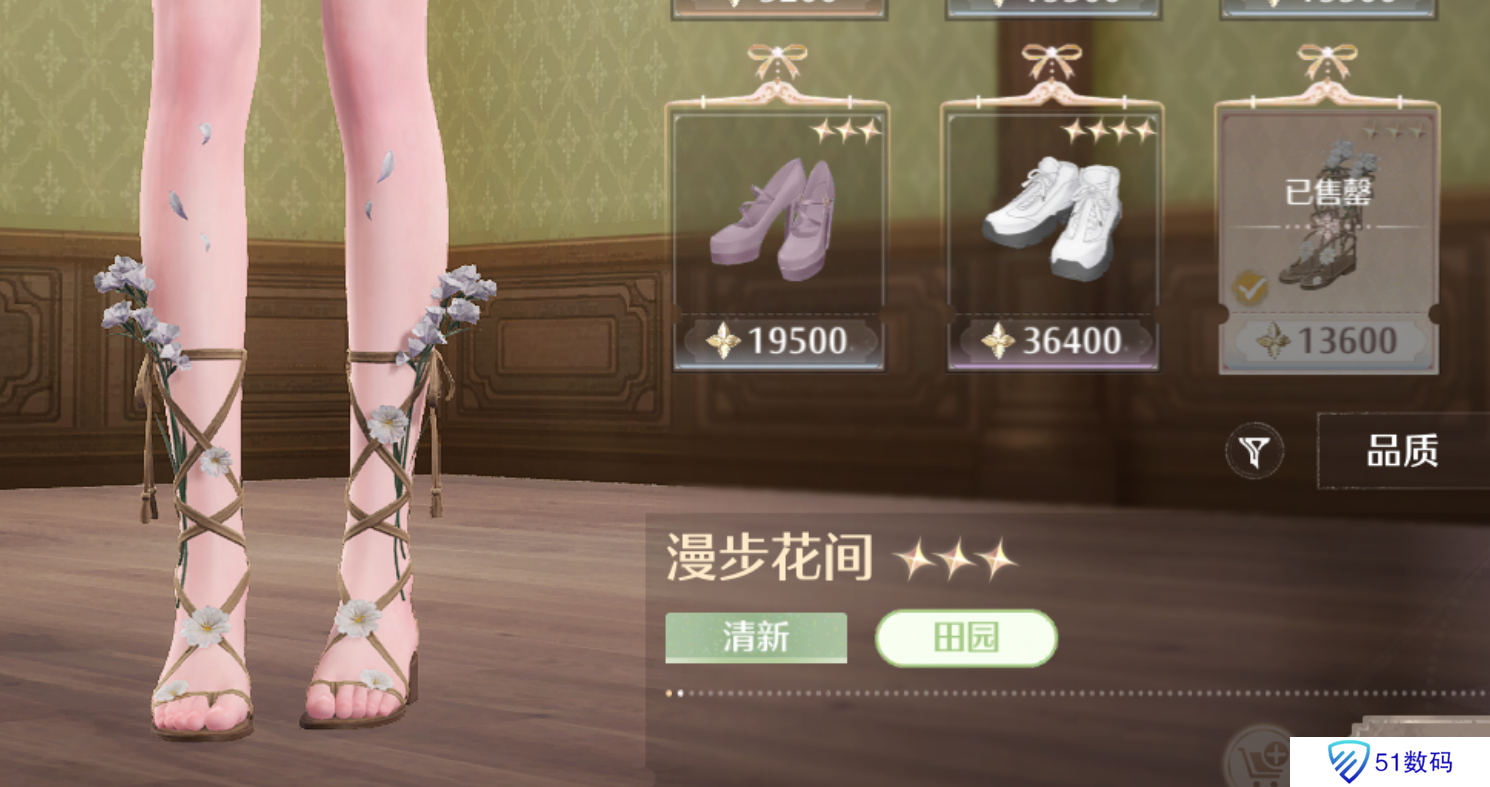1490x787 pixels.
Task: Select the purple Mary Jane heels card
Action: [x=778, y=225]
